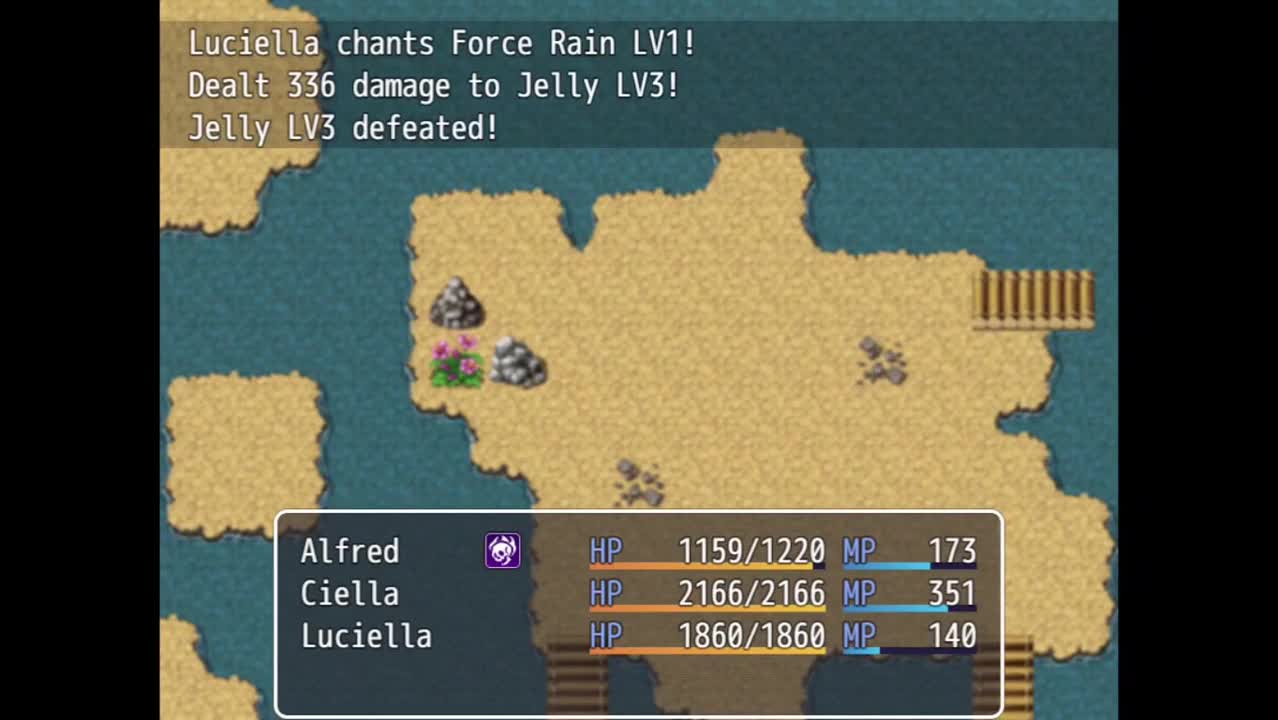This screenshot has width=1278, height=720.
Task: Select Luciella in the party status window
Action: [x=366, y=636]
